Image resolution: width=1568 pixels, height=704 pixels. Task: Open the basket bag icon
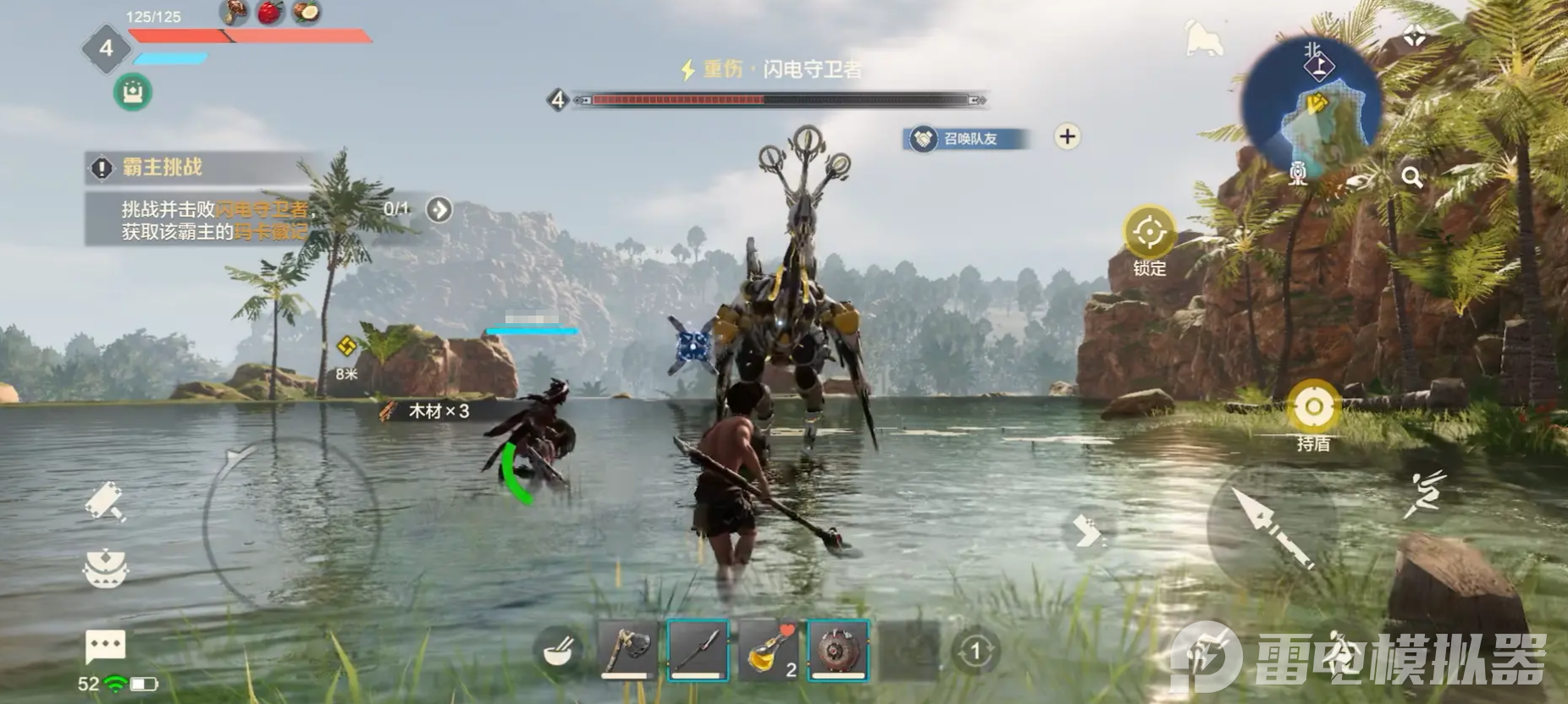106,568
